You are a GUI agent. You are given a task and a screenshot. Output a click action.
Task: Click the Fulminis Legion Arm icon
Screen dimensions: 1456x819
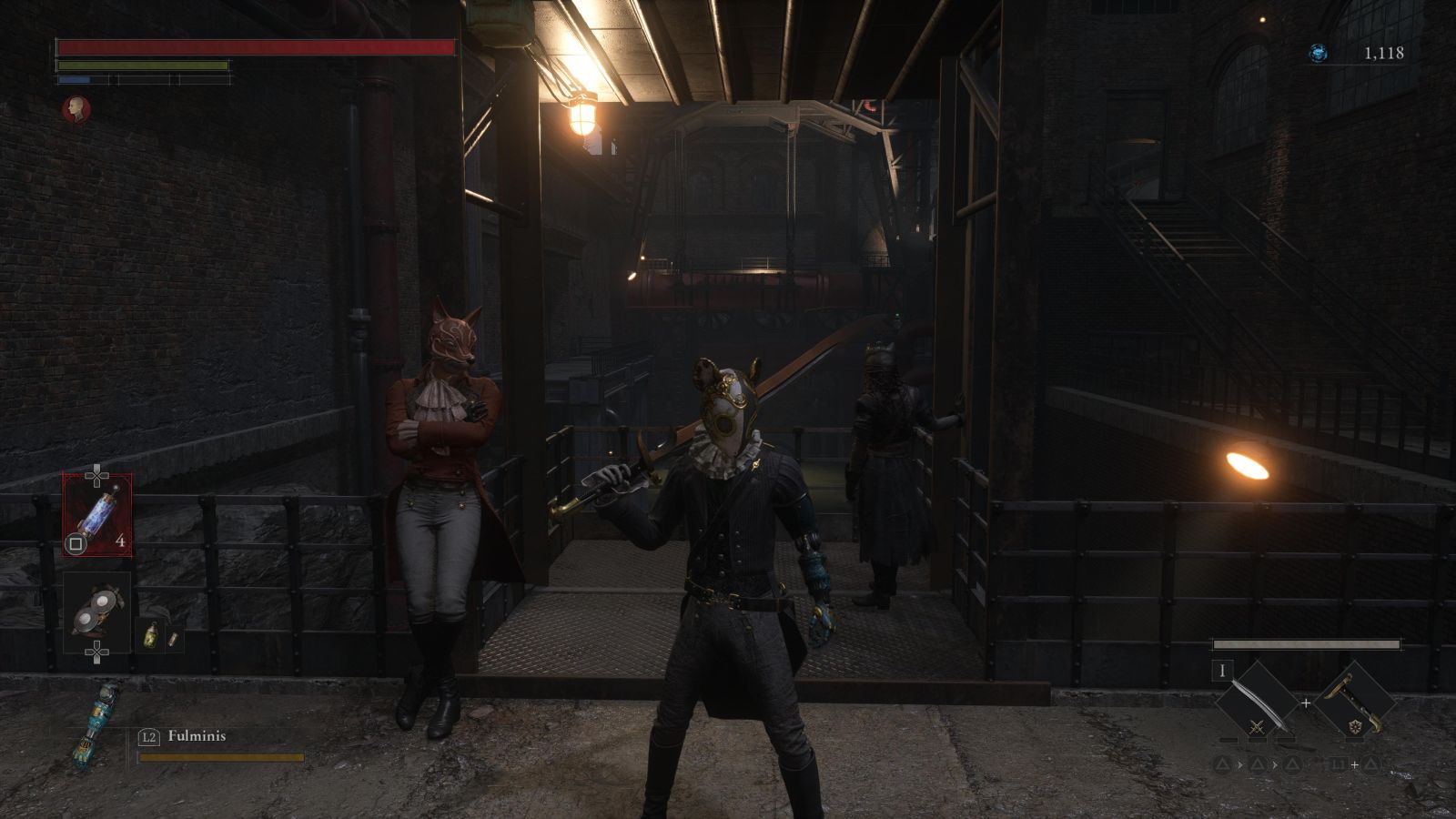pos(96,724)
